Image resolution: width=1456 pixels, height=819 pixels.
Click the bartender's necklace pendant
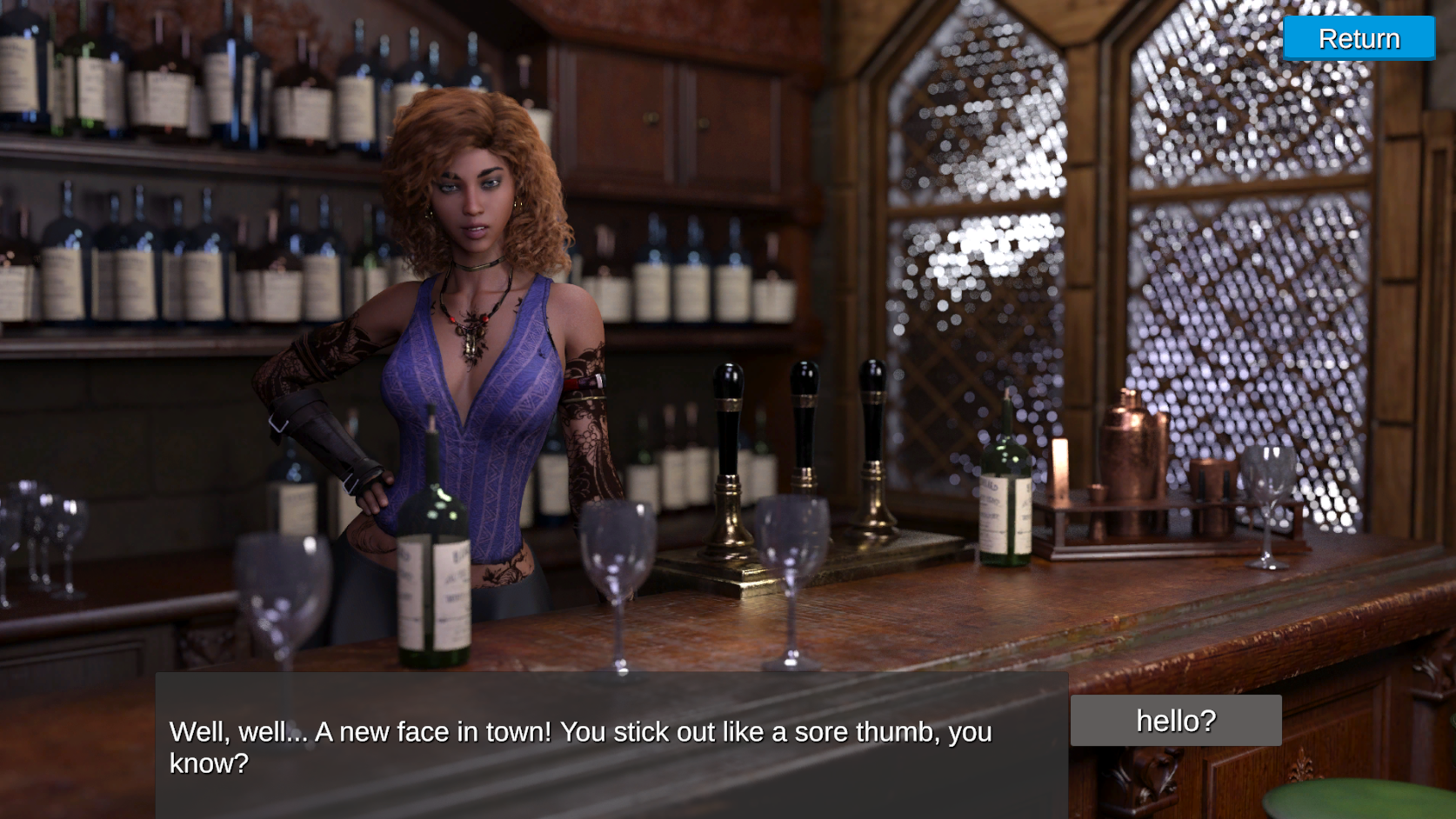[x=471, y=339]
